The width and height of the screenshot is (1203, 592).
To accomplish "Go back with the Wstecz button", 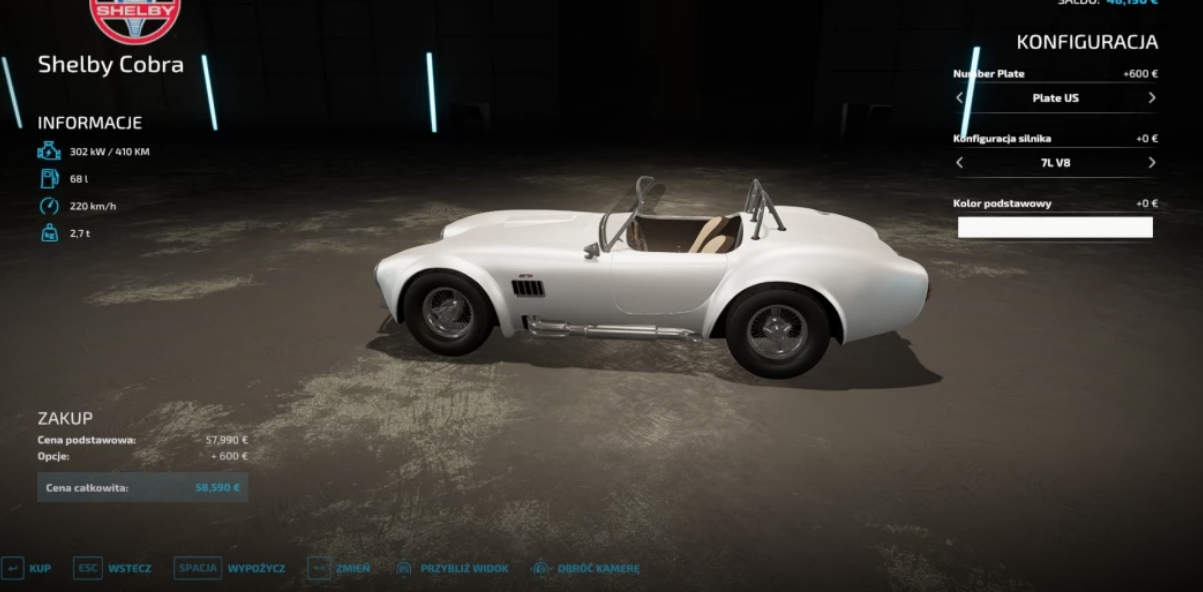I will (x=113, y=568).
